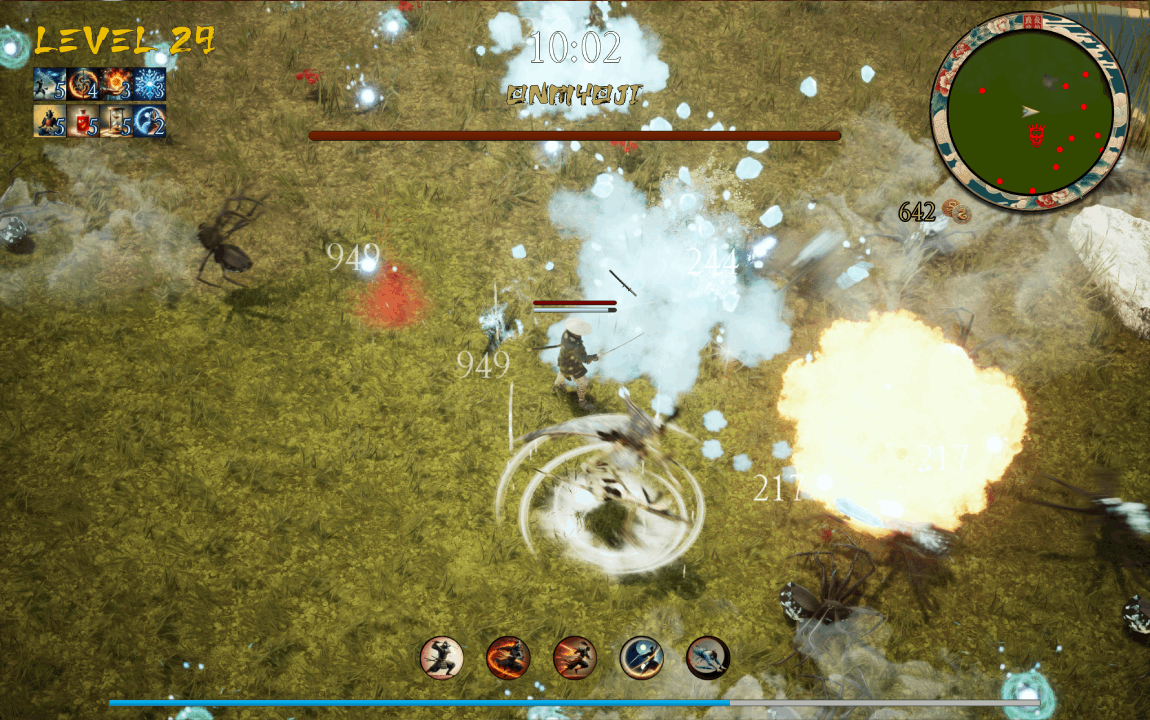Click the circular minimap

tap(1029, 110)
